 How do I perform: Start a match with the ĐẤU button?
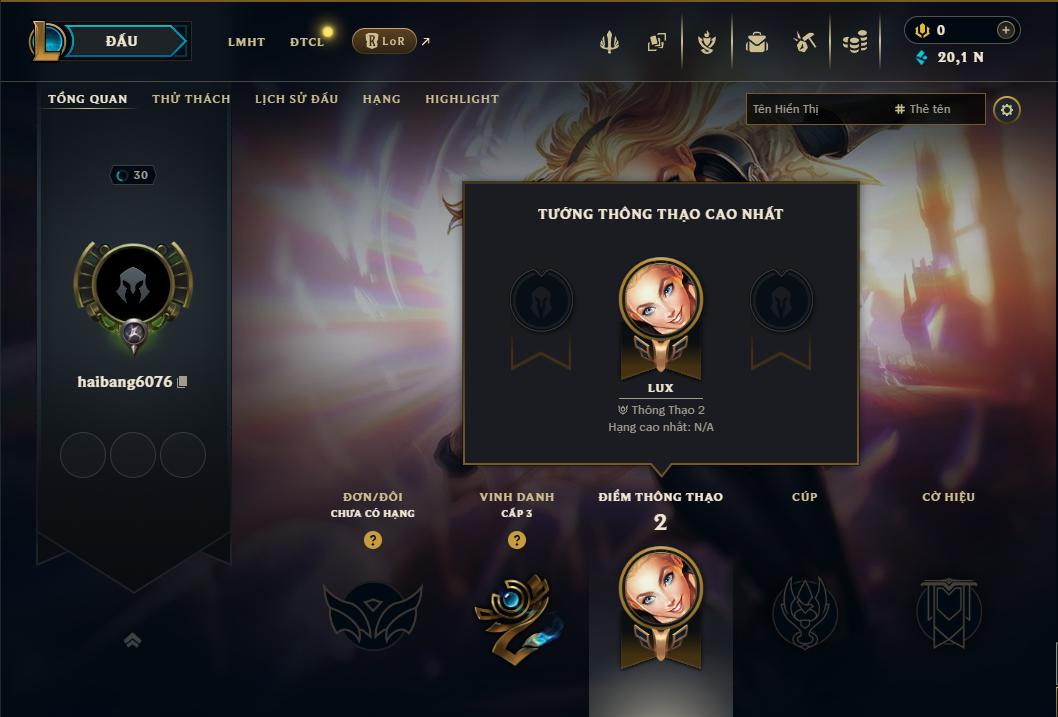[x=122, y=41]
